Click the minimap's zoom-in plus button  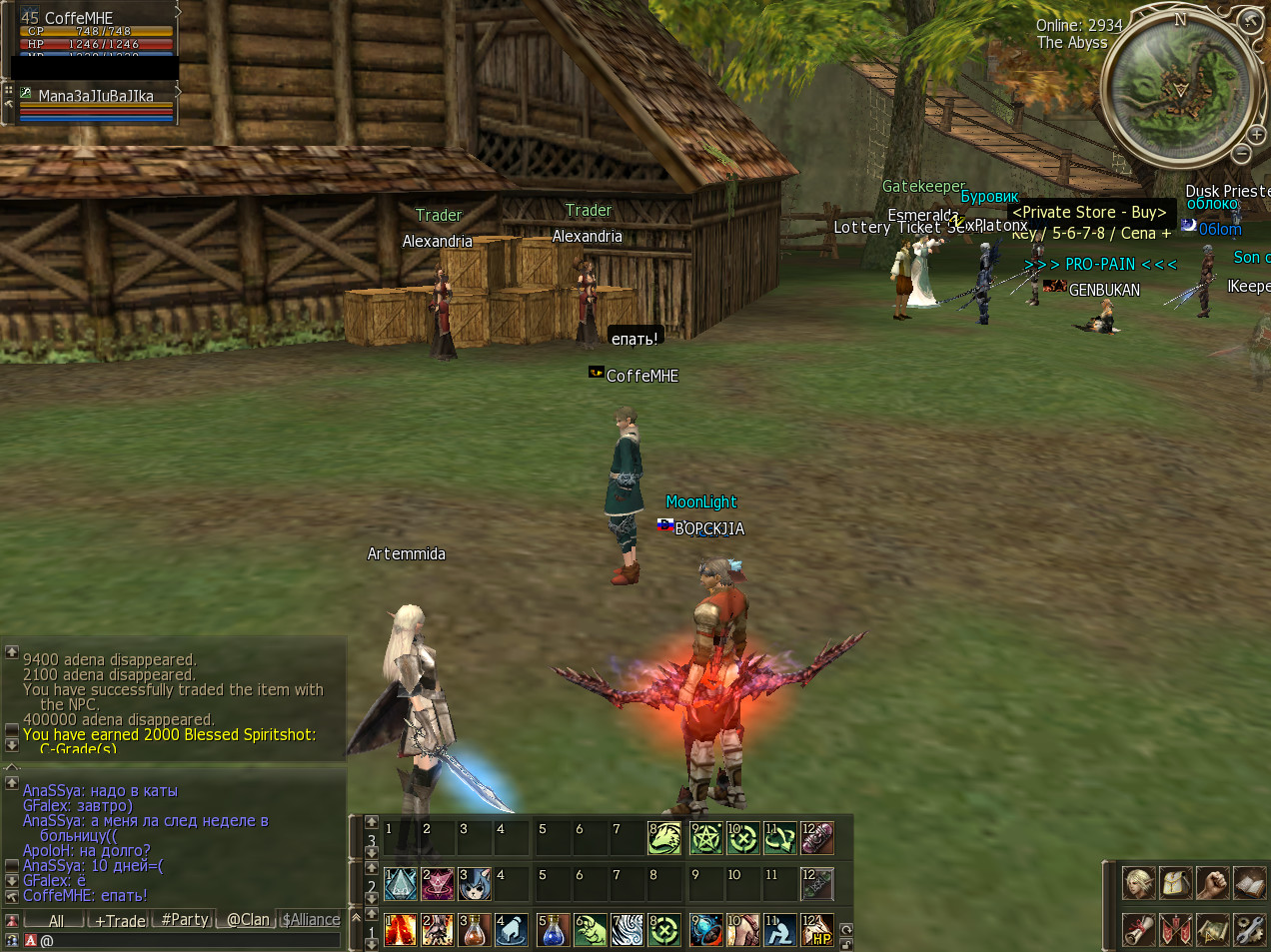coord(1257,134)
